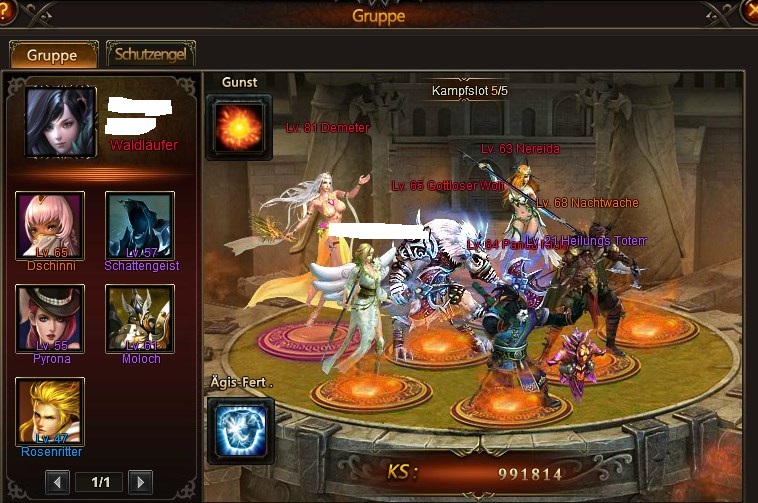Select the Waldläufer hero portrait
The height and width of the screenshot is (503, 758).
pyautogui.click(x=60, y=122)
